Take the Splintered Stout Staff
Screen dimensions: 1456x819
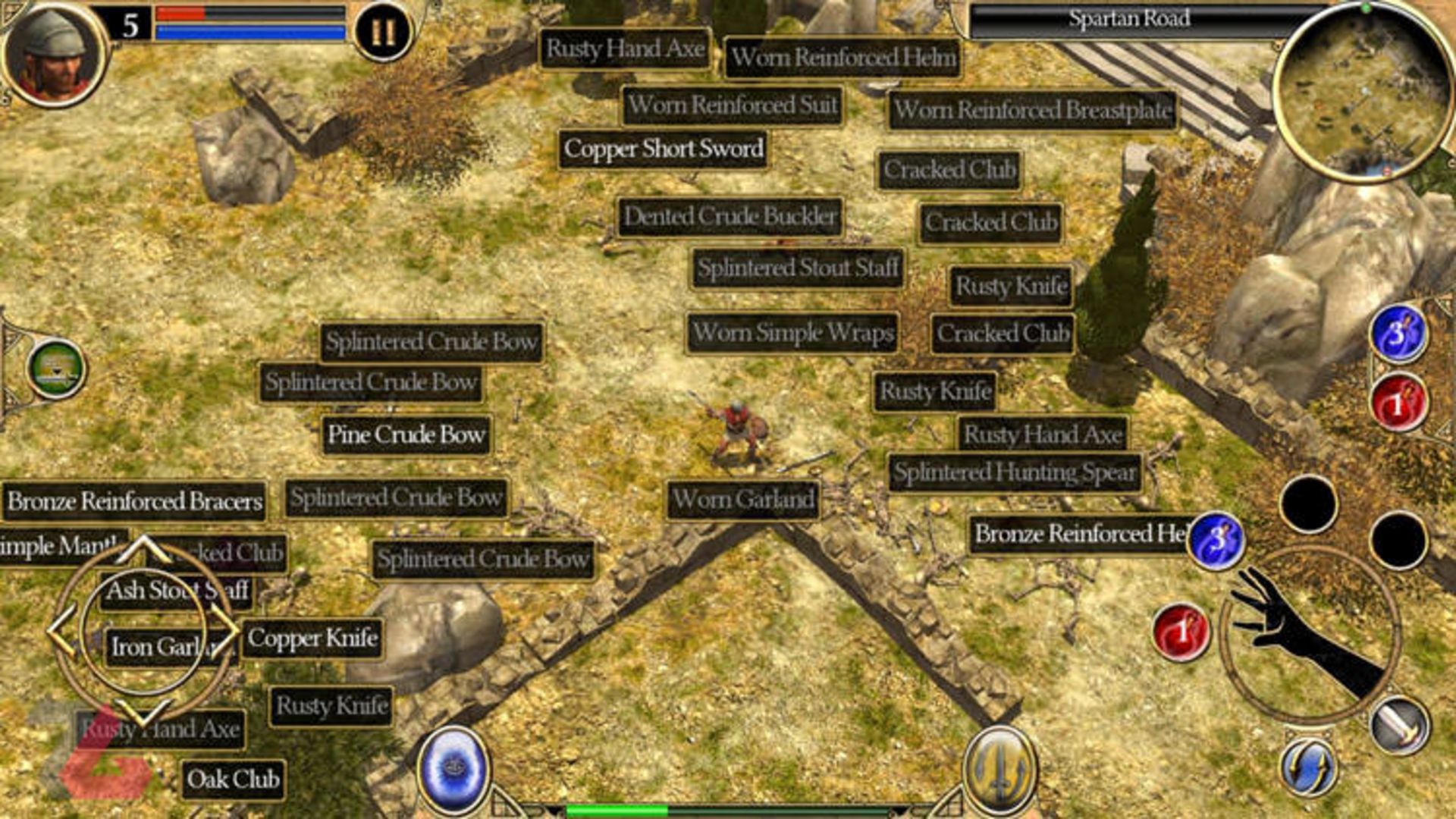[798, 268]
